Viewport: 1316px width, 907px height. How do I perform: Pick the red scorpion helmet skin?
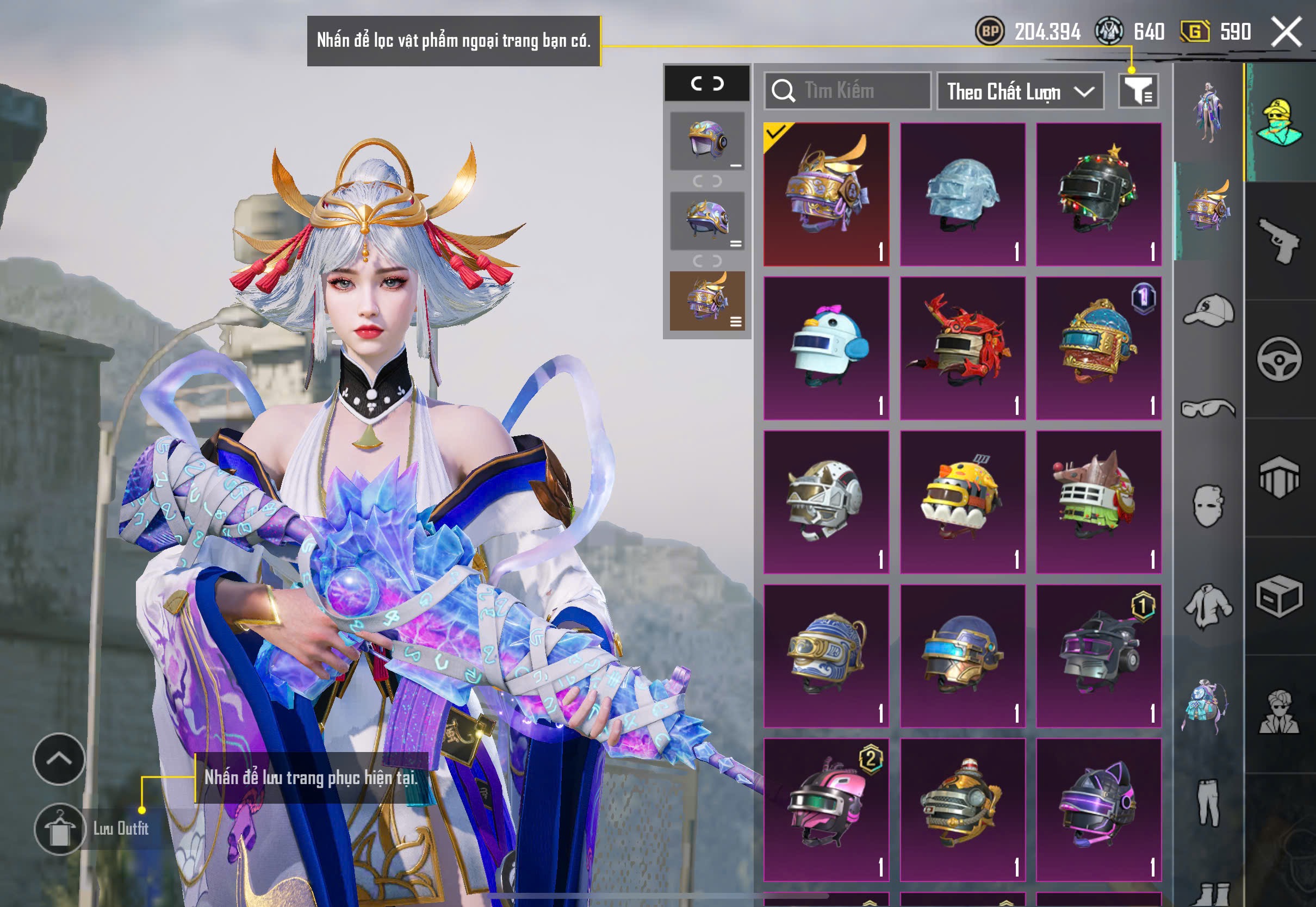click(963, 348)
